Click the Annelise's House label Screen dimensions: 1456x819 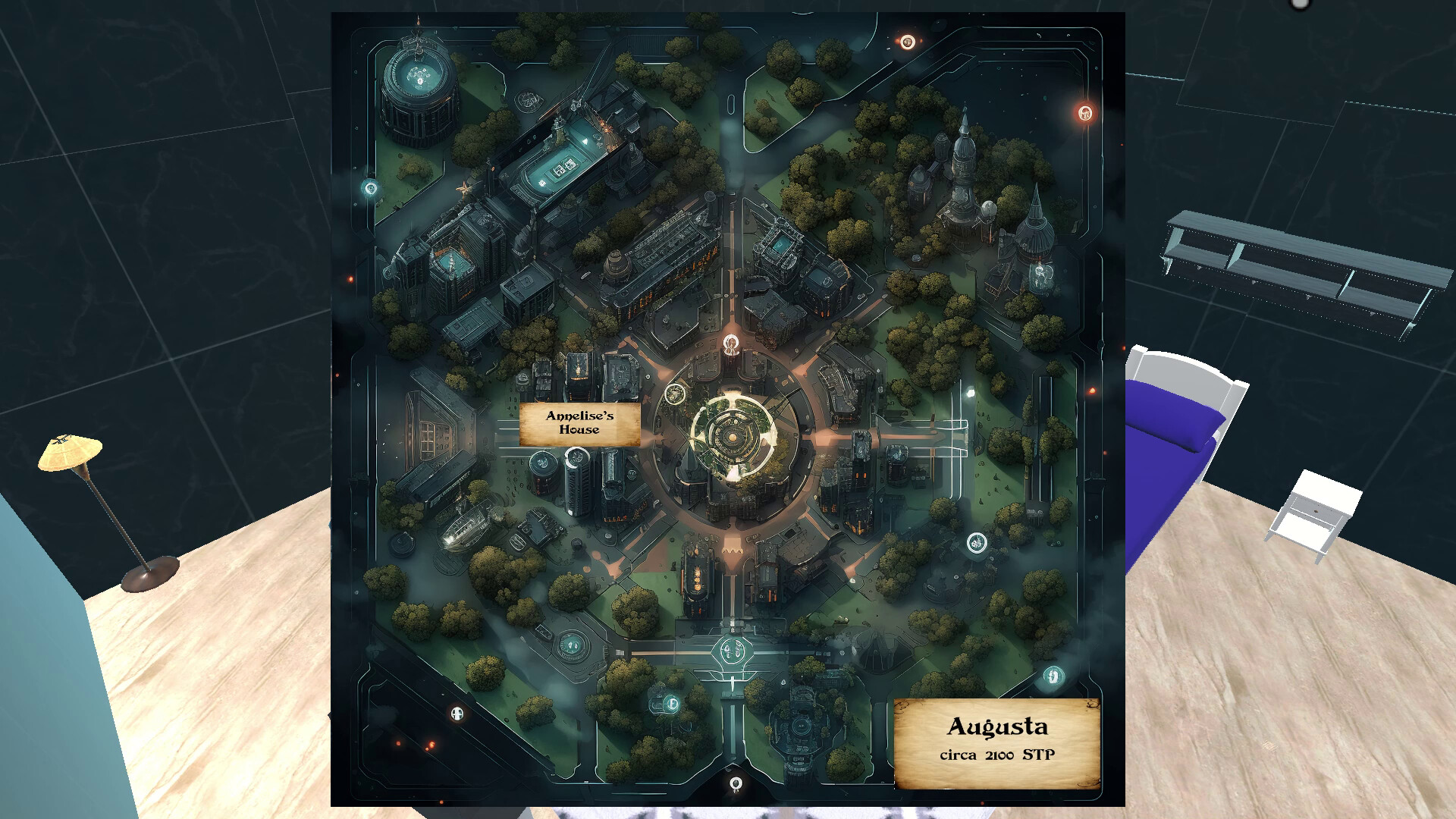click(x=580, y=425)
